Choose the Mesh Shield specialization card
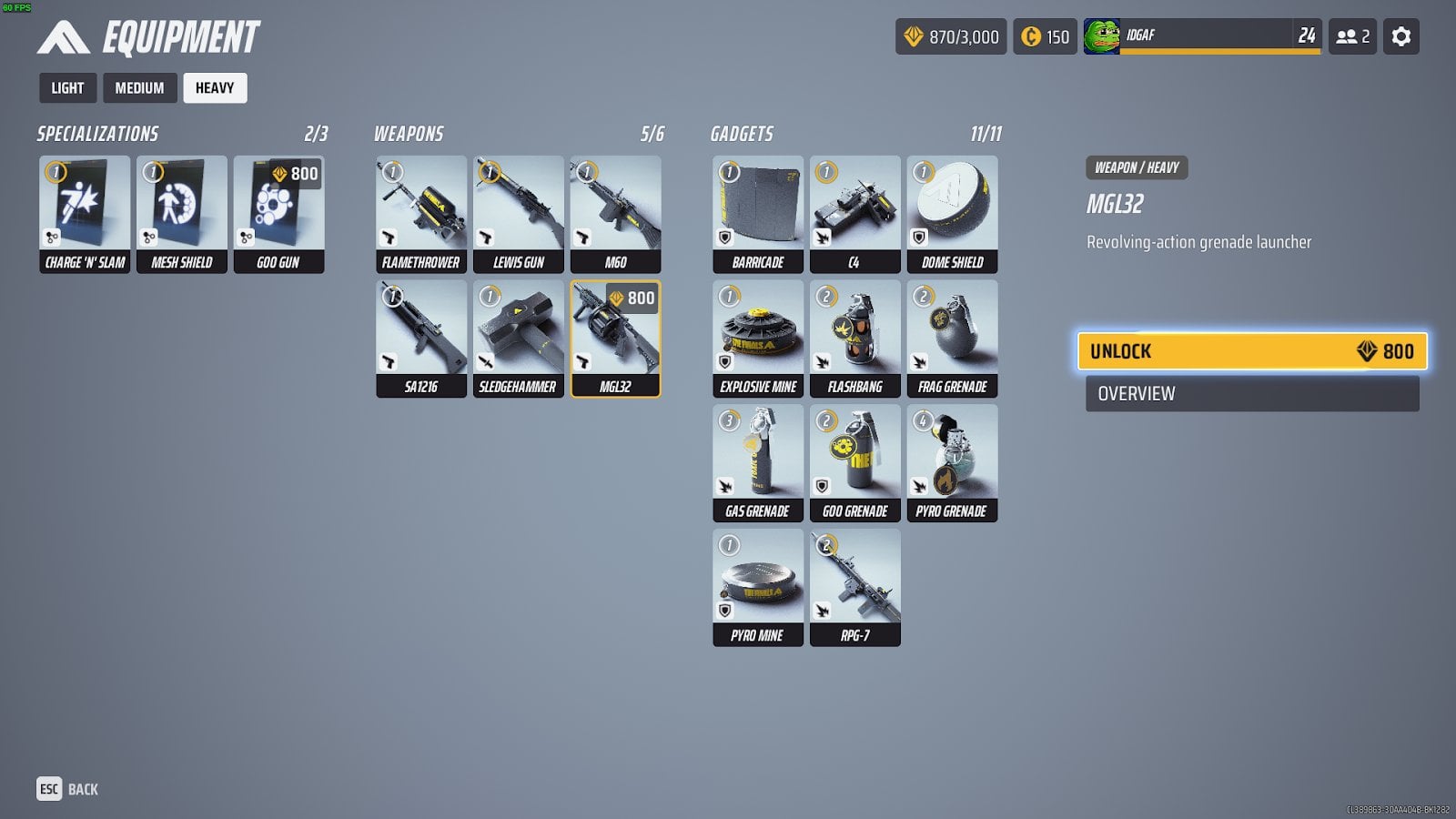Viewport: 1456px width, 819px height. tap(182, 214)
